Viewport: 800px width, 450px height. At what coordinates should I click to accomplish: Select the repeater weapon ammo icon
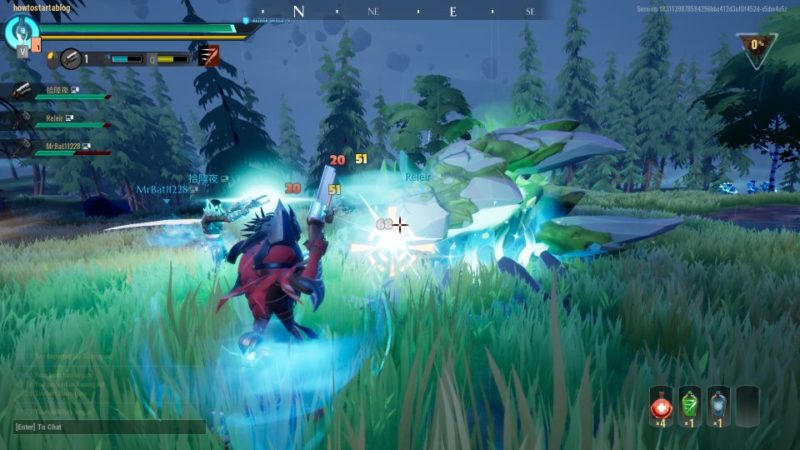(x=70, y=59)
